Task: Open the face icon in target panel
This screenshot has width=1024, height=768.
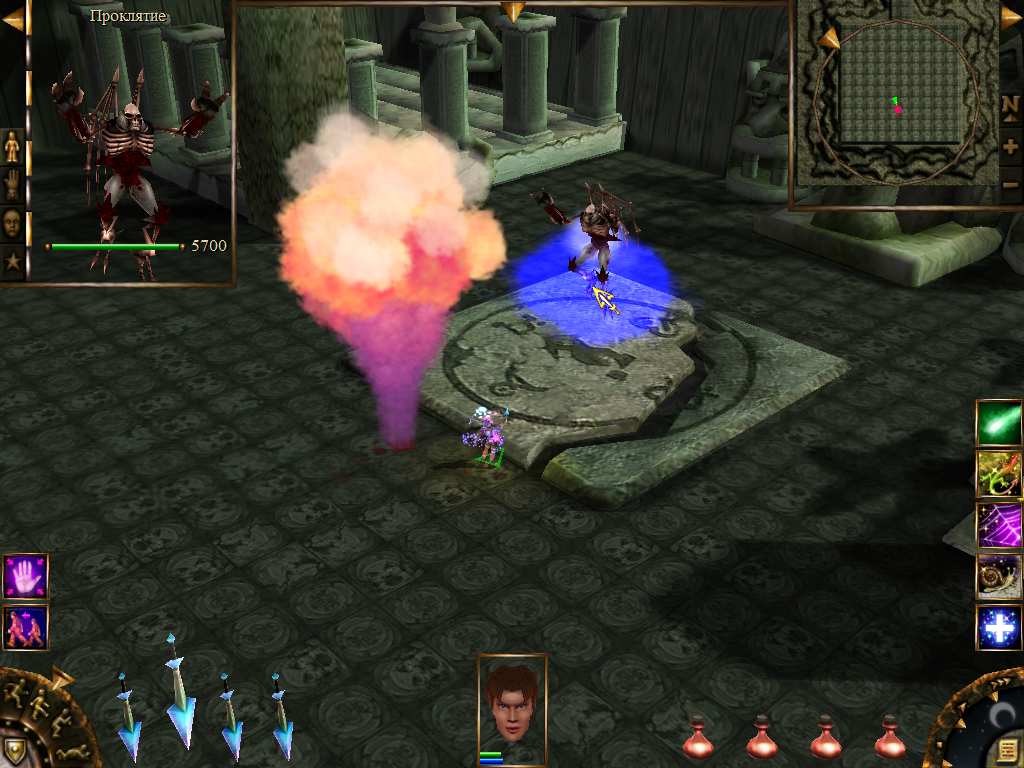Action: [12, 222]
